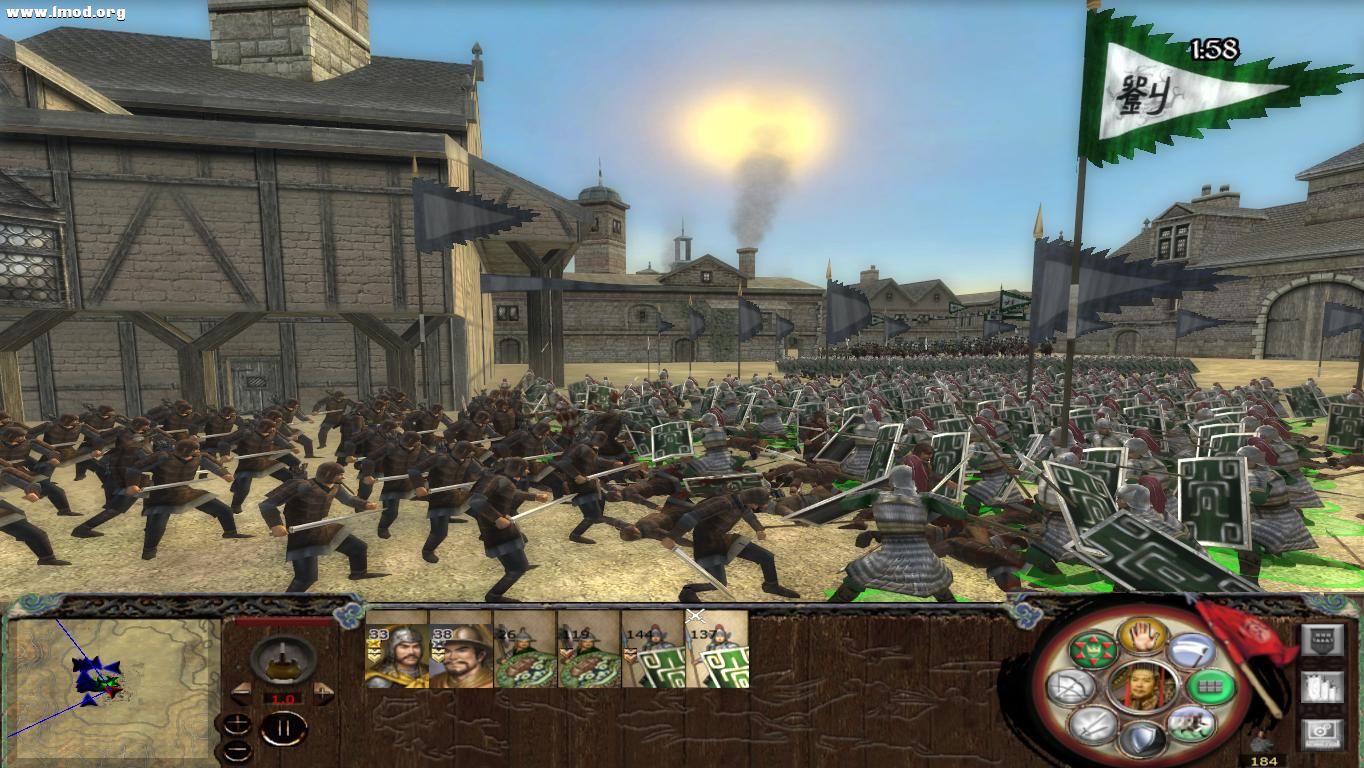Image resolution: width=1364 pixels, height=768 pixels.
Task: Click the general's portrait in the radial menu
Action: 1141,685
